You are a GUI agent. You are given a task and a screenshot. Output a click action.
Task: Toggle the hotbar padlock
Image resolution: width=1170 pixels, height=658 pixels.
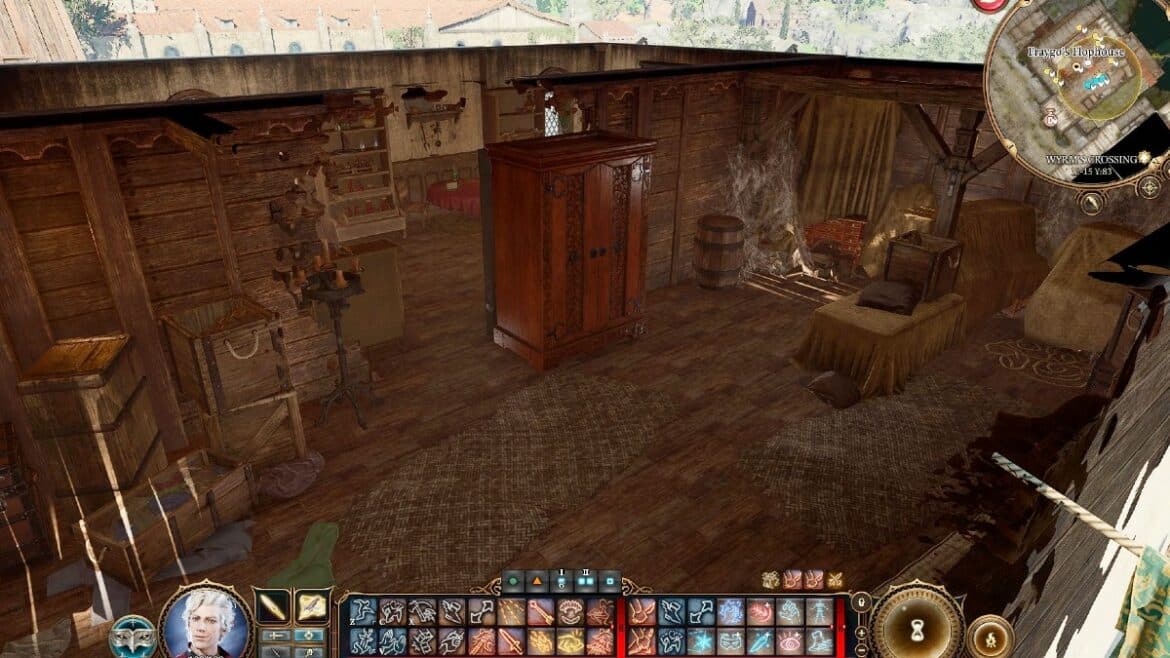859,601
